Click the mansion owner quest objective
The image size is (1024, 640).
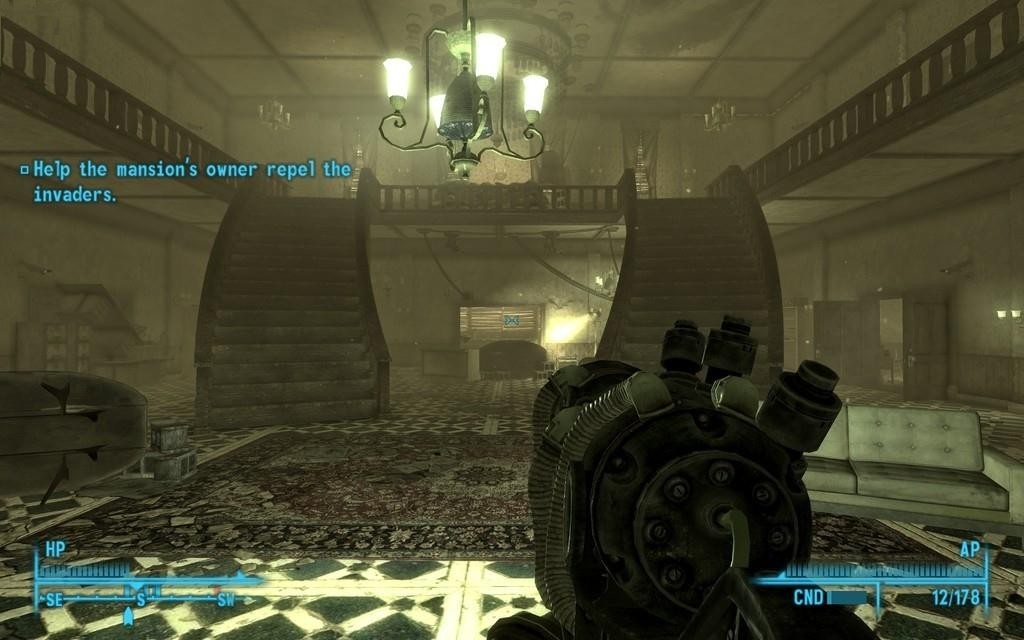(186, 181)
